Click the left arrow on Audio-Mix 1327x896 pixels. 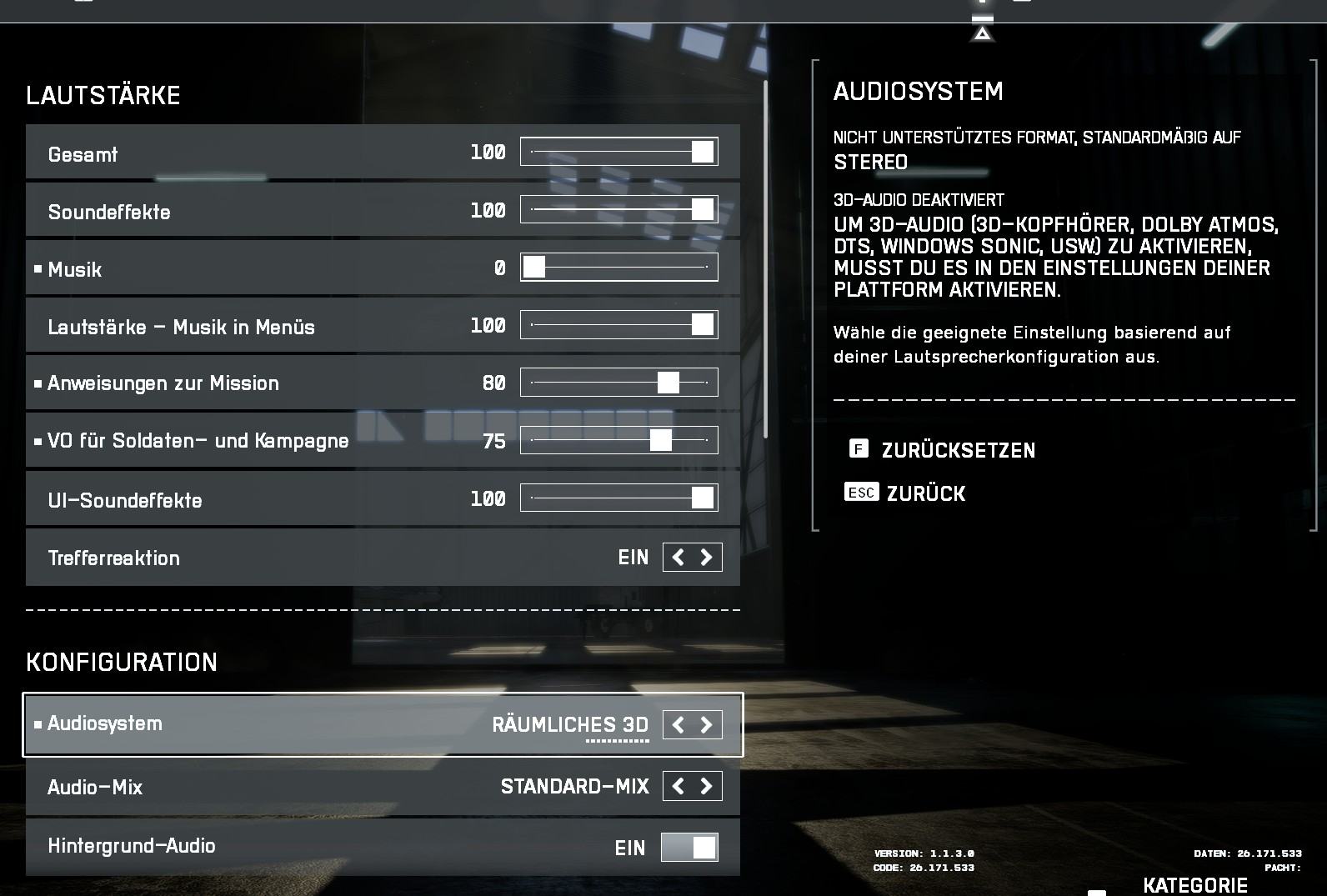(678, 785)
